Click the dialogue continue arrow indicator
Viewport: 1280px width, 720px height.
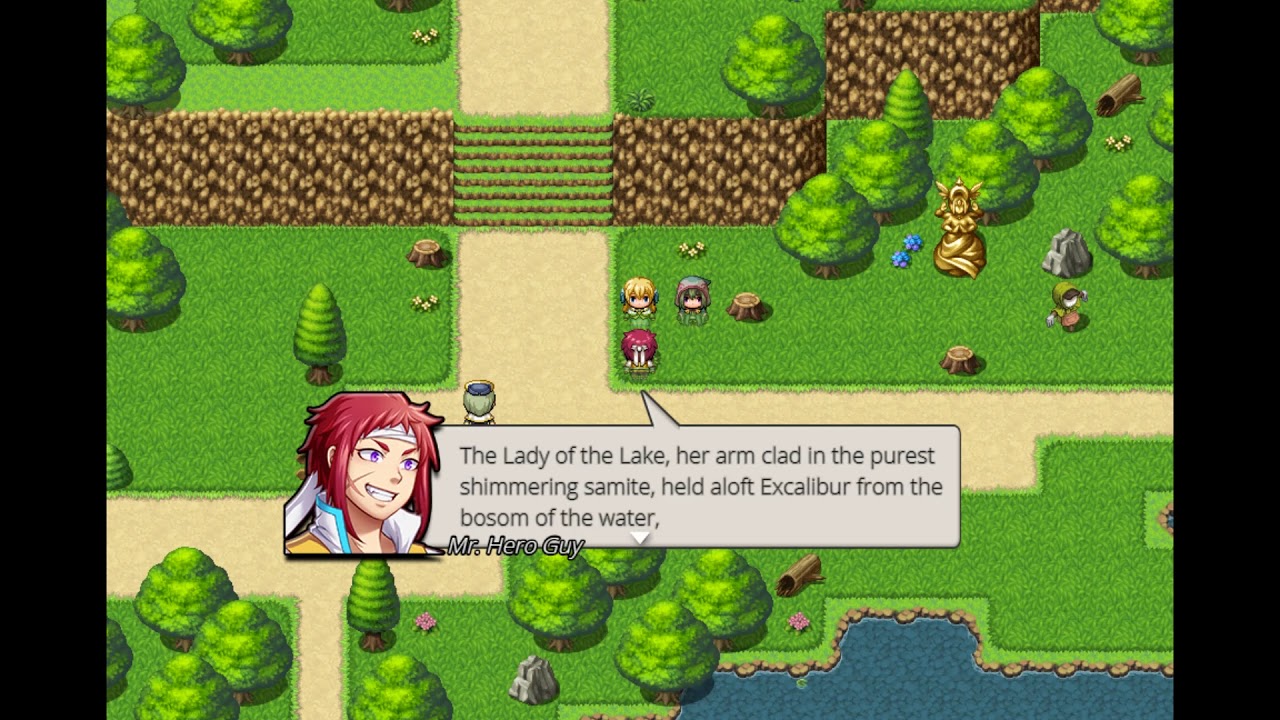pyautogui.click(x=639, y=538)
